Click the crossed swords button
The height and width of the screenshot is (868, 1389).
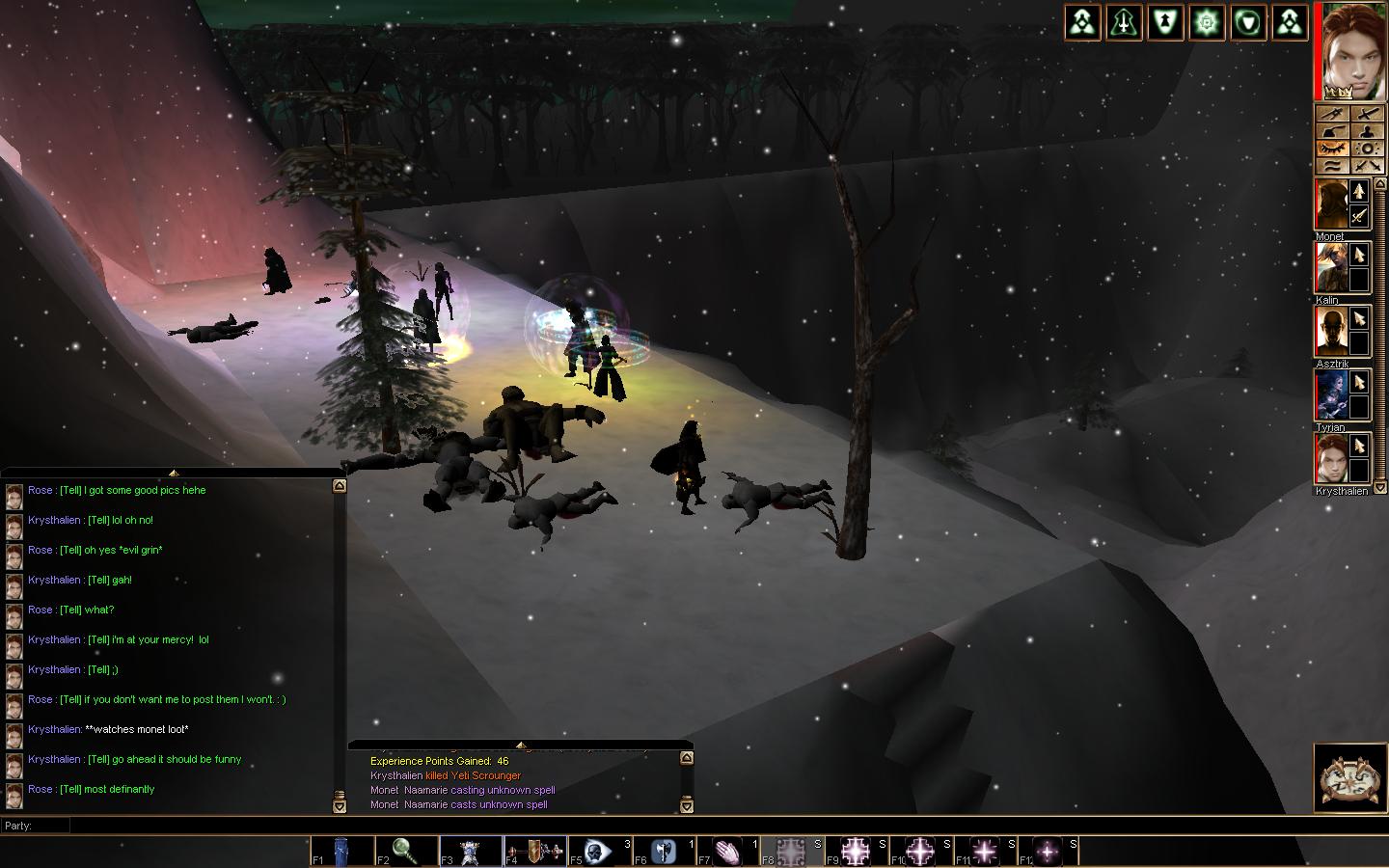pyautogui.click(x=1367, y=166)
